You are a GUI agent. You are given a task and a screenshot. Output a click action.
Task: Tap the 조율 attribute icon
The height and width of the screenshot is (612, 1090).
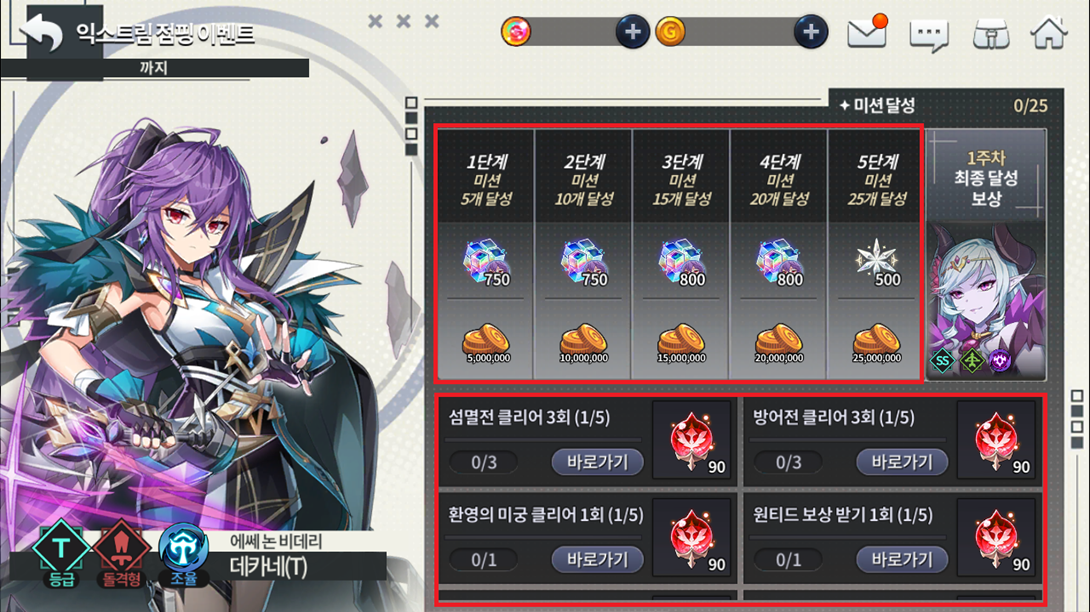click(183, 551)
